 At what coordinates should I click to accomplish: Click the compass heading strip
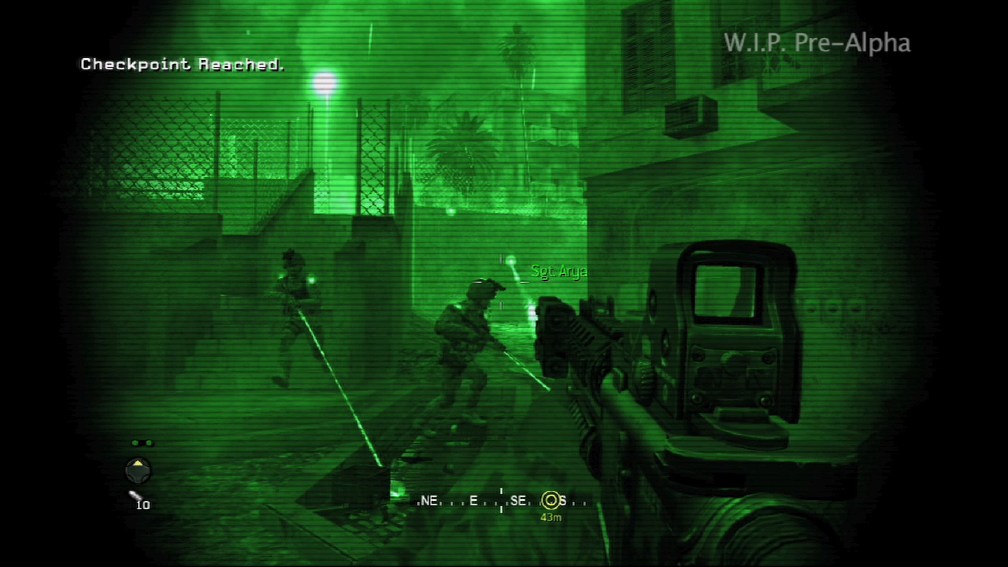click(x=500, y=500)
